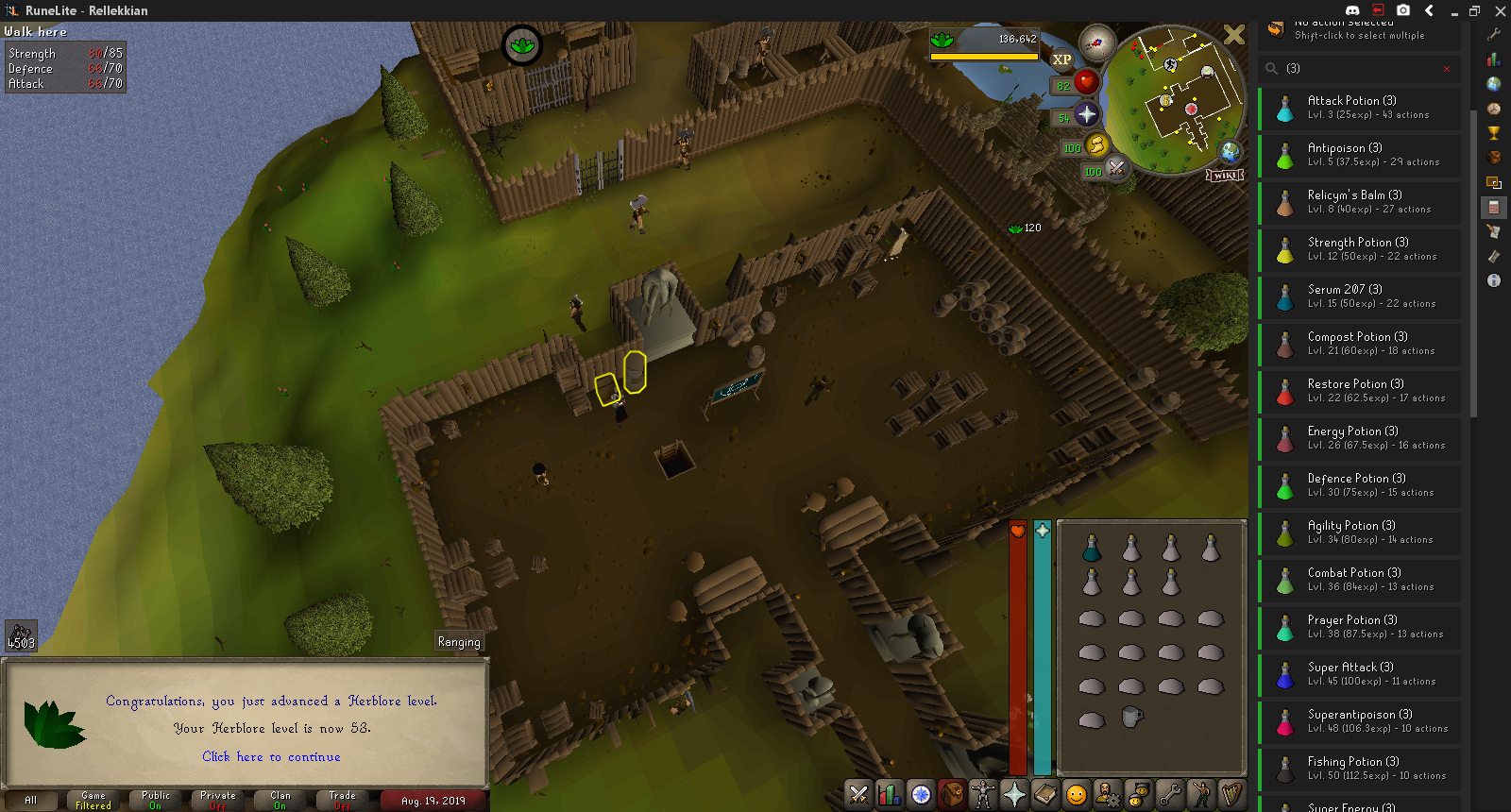Click the Wiki lookup banner
Screen dimensions: 1511x812
point(1225,176)
